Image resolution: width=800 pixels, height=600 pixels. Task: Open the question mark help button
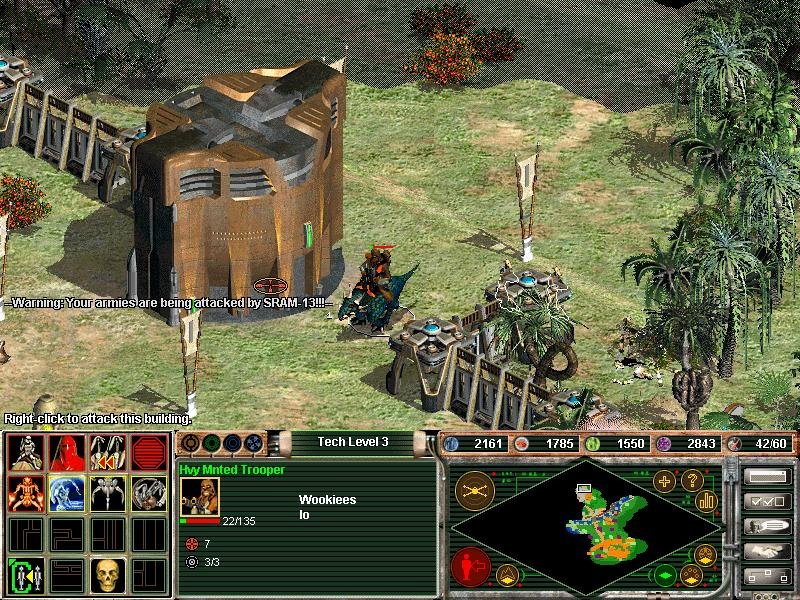click(690, 481)
